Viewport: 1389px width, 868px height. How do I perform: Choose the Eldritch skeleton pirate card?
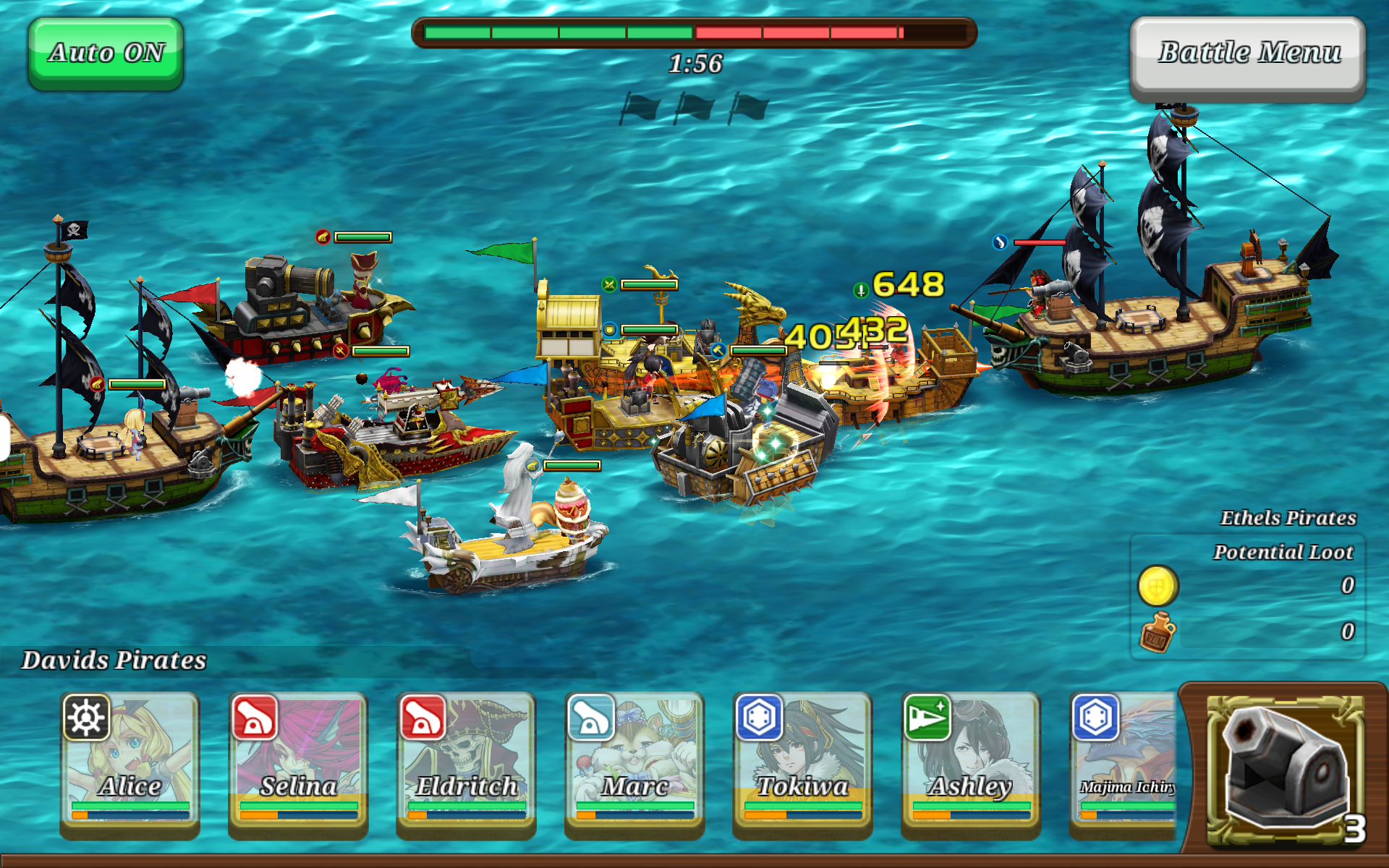point(466,762)
